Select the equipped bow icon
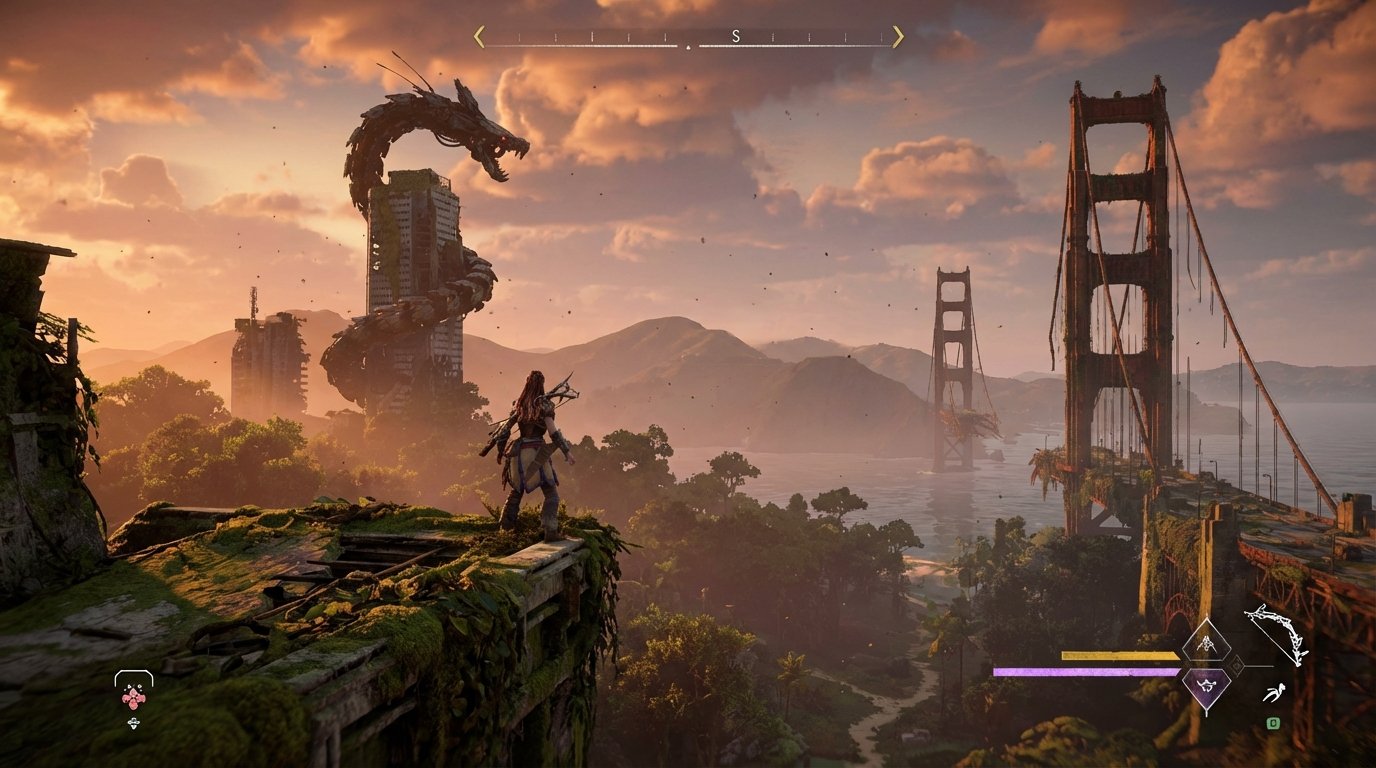 pyautogui.click(x=1277, y=634)
